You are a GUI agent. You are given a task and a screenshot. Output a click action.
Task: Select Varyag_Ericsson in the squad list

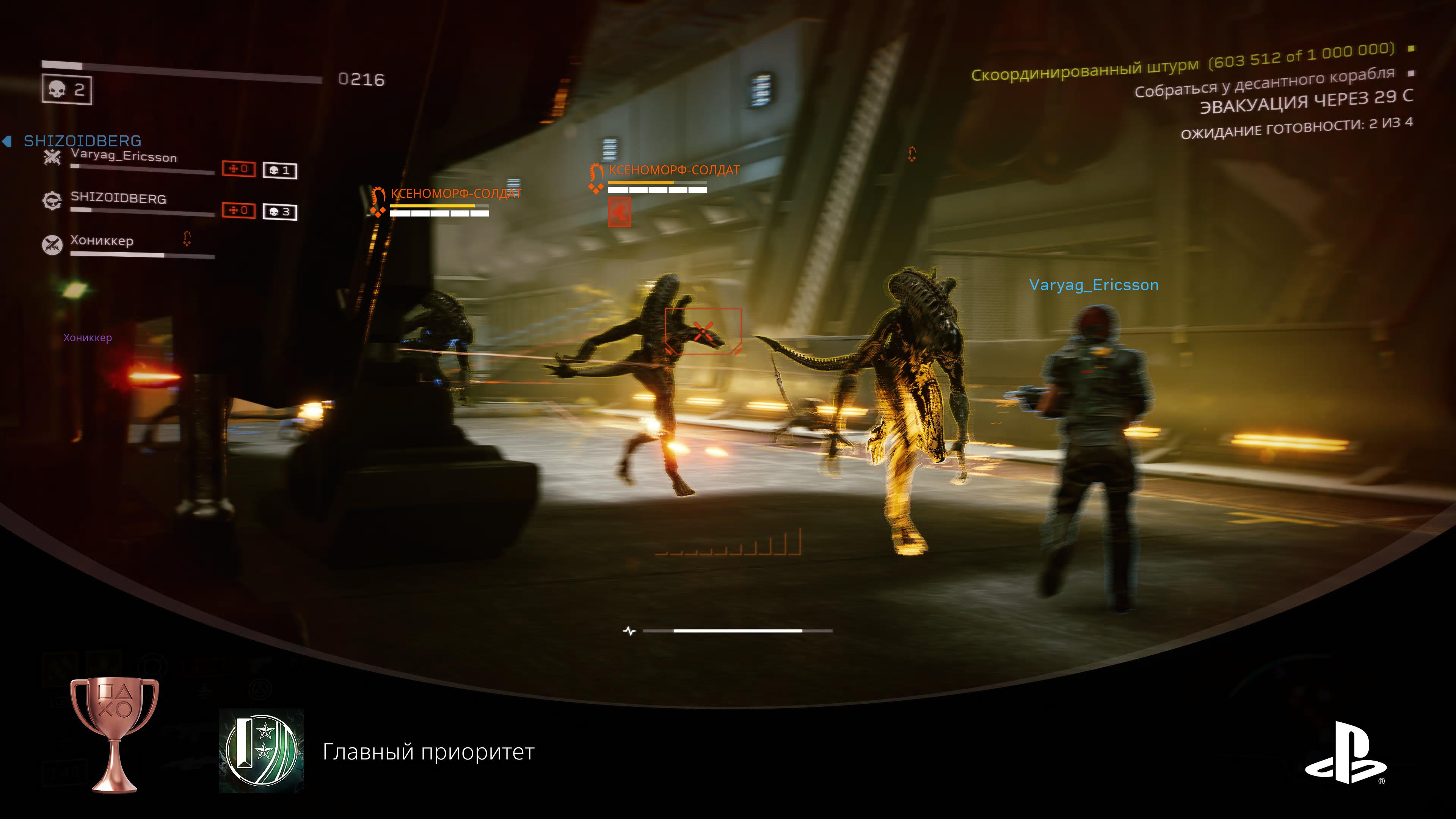[124, 157]
